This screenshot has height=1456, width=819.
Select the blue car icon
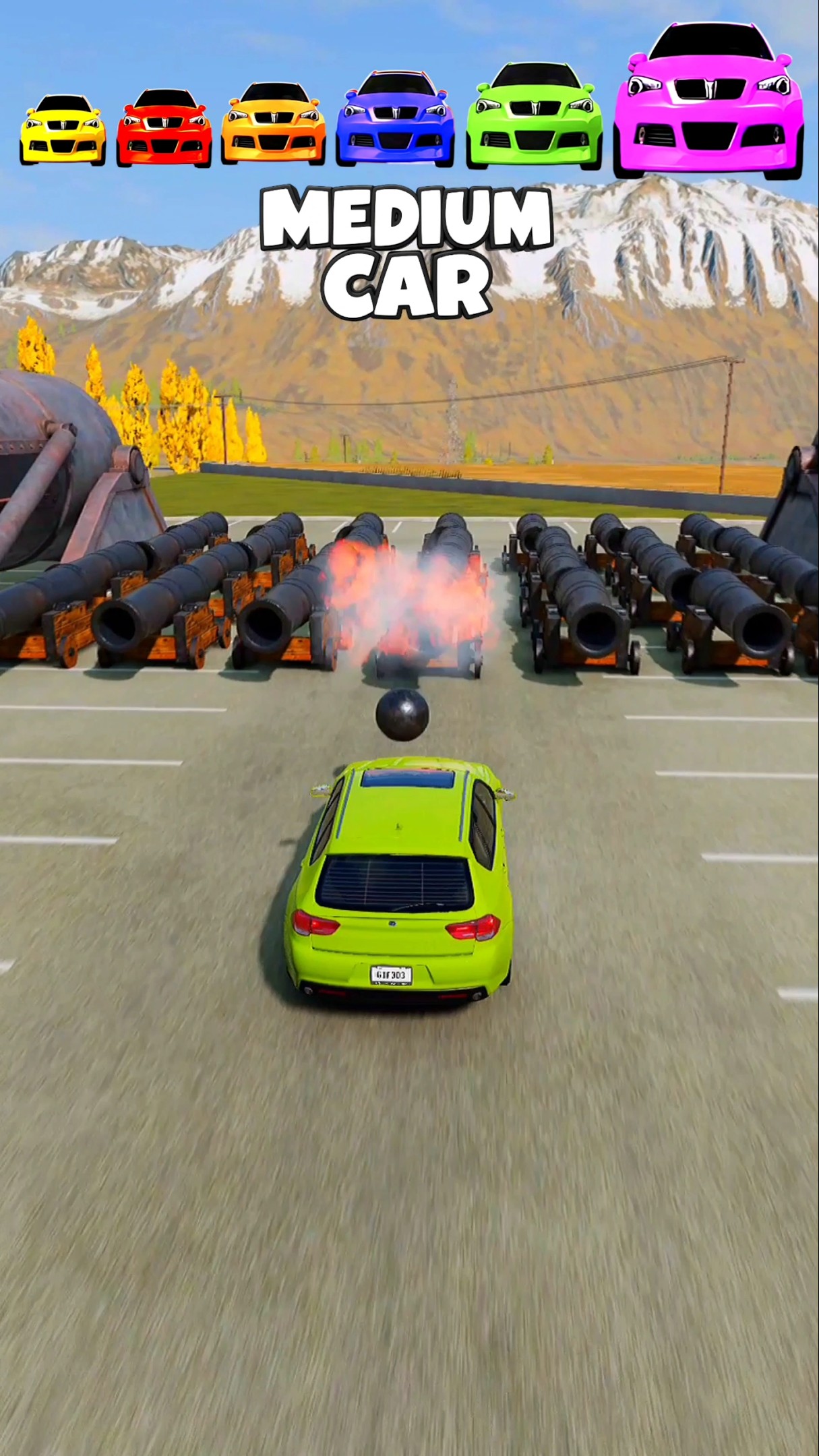tap(395, 119)
